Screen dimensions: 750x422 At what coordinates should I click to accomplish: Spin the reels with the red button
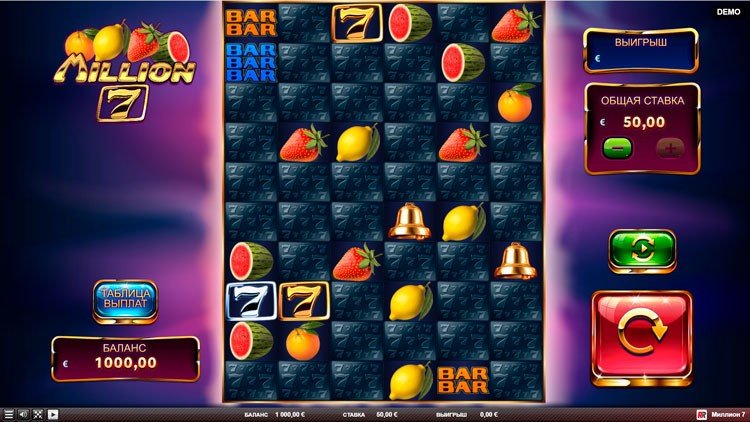641,337
